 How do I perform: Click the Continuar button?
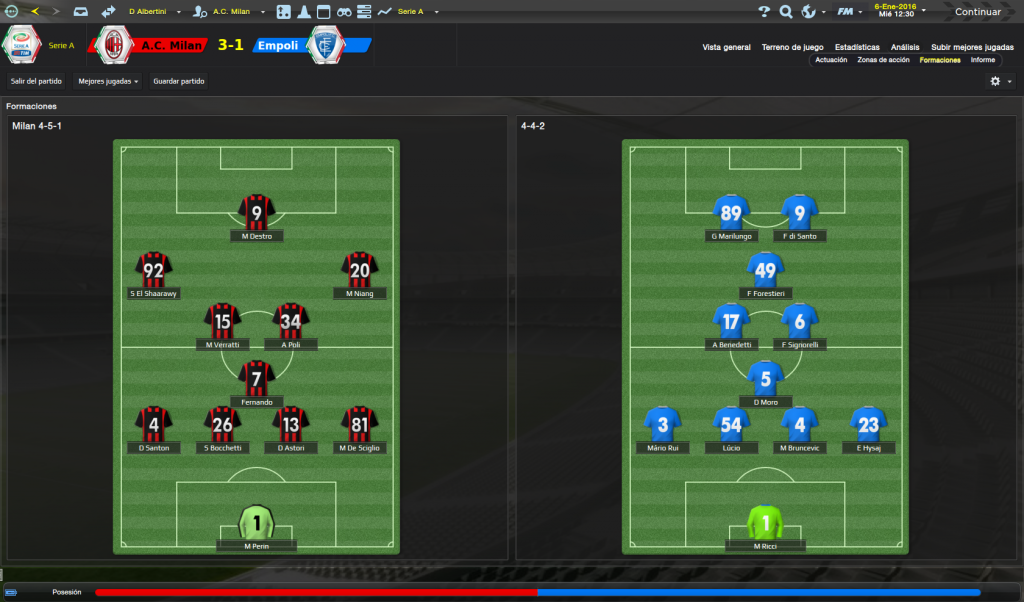click(976, 12)
